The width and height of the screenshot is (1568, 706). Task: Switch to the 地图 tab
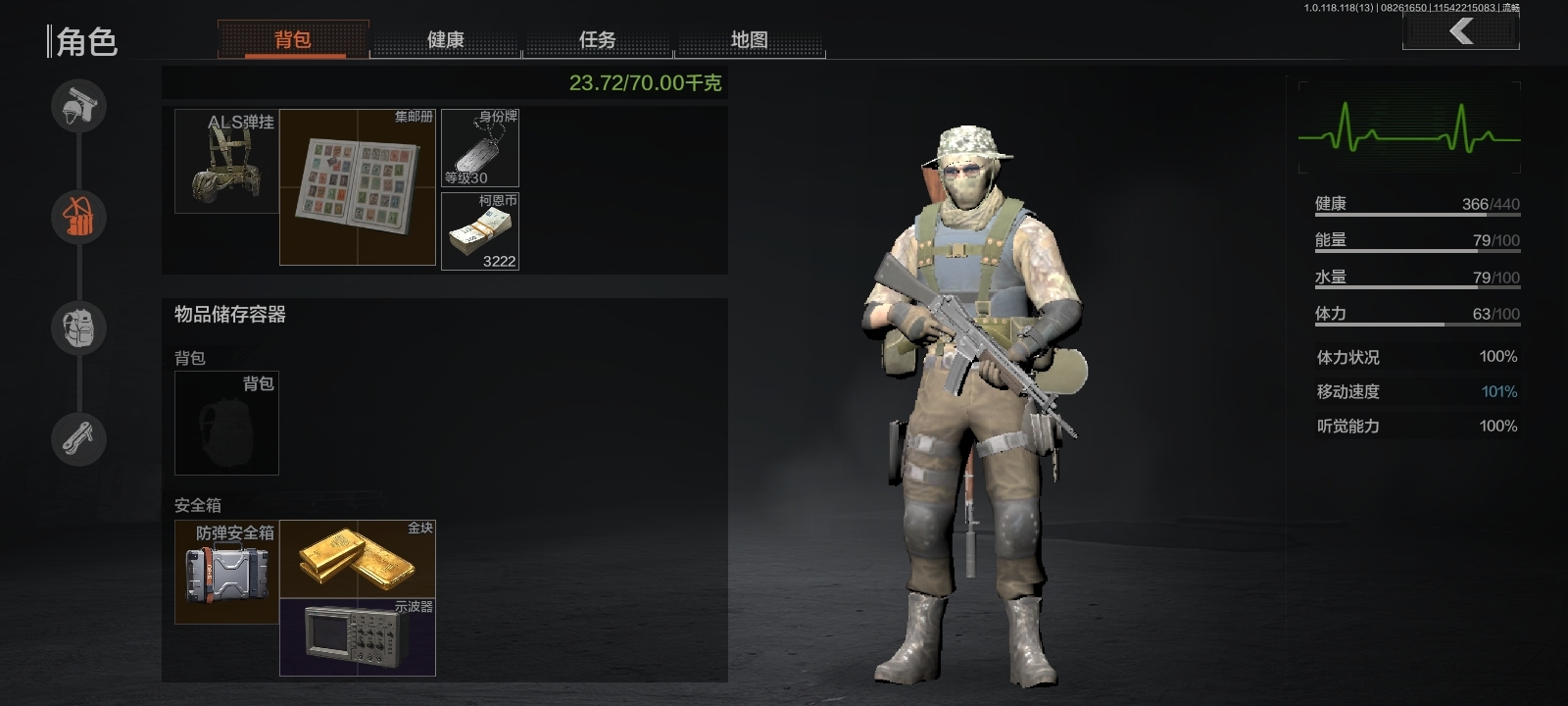(x=751, y=39)
